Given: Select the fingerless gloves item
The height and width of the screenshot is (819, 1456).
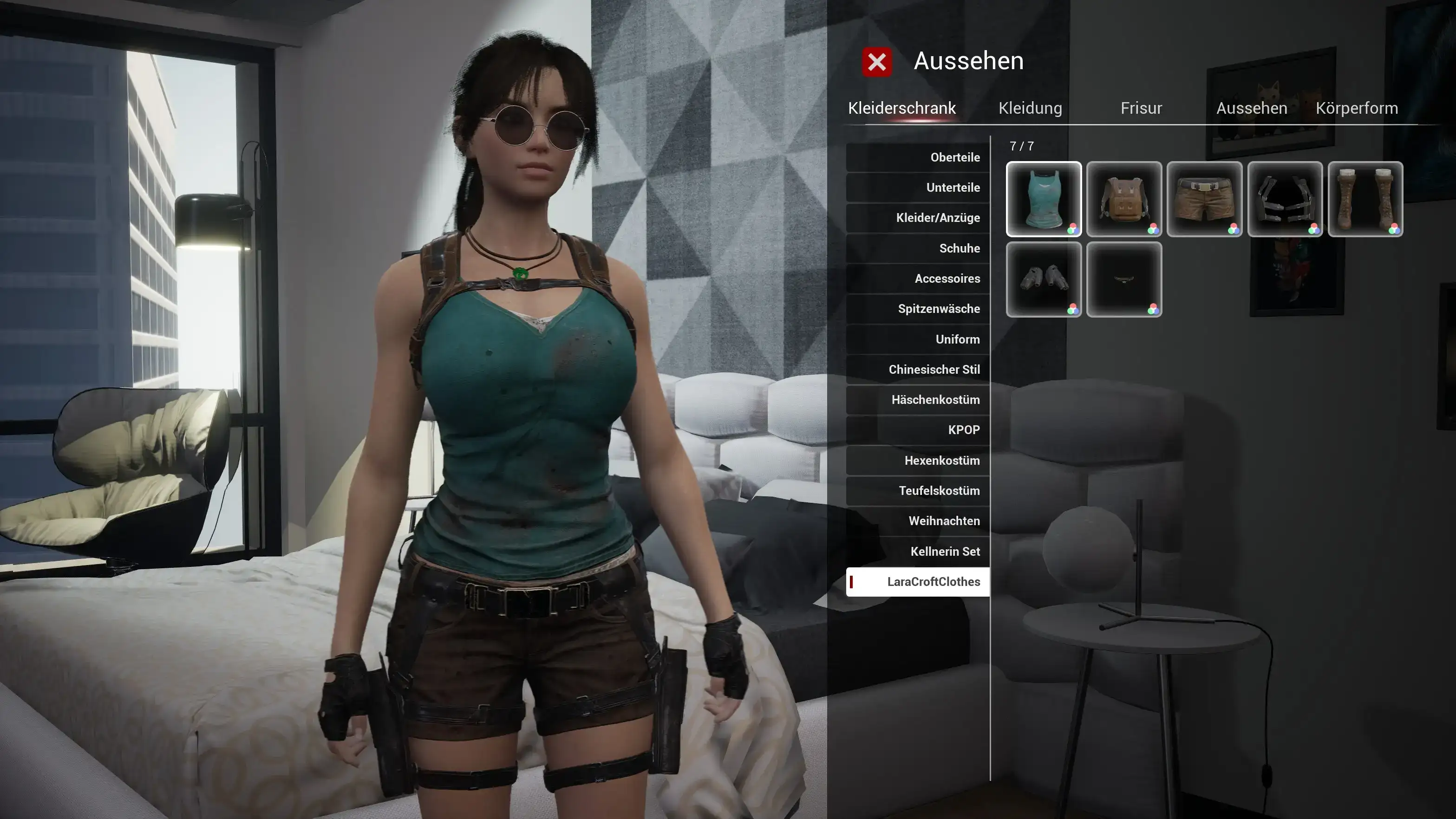Looking at the screenshot, I should (1044, 279).
